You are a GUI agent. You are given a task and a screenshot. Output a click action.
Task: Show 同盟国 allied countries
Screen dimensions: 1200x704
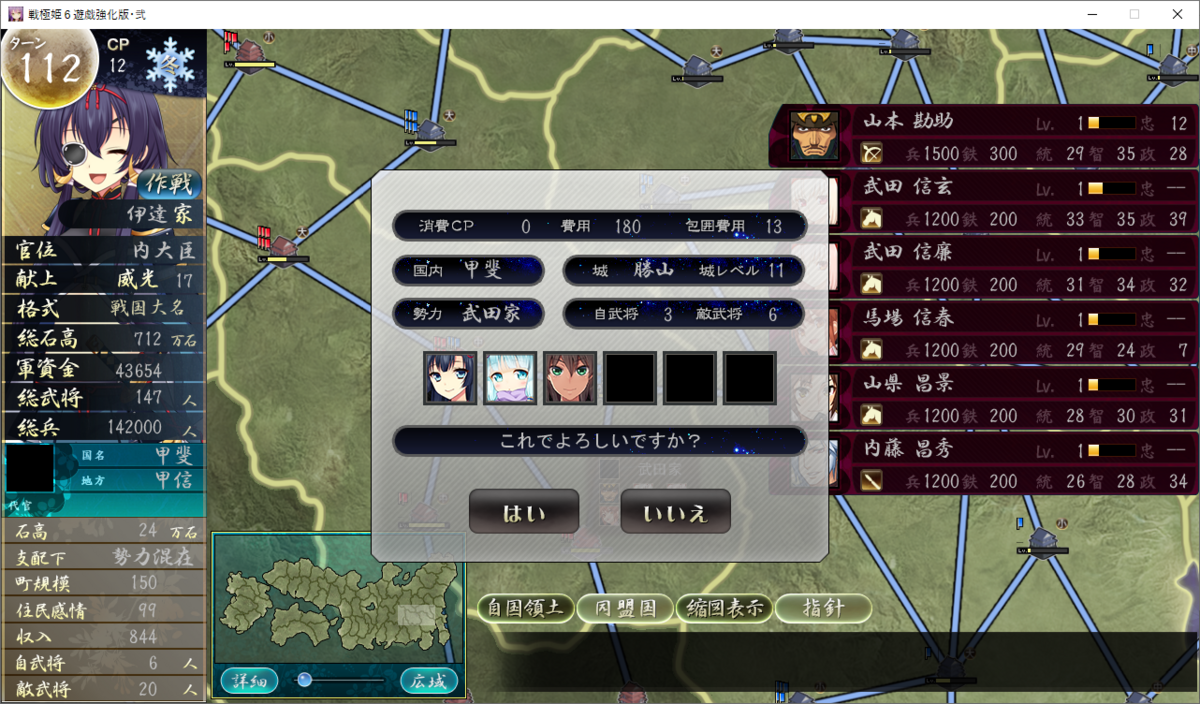[625, 608]
